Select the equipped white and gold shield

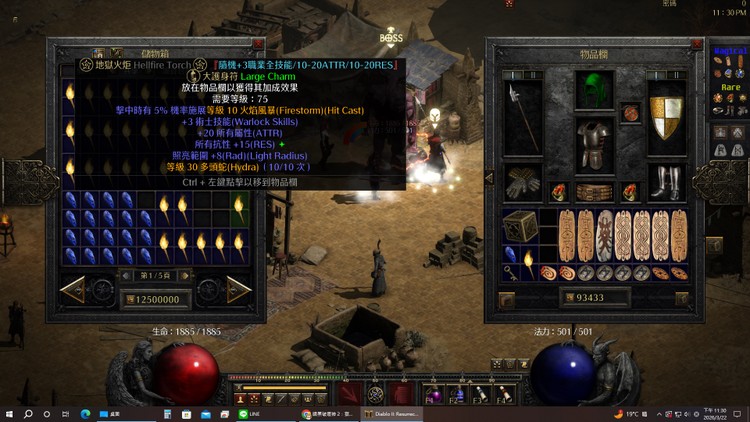[665, 116]
